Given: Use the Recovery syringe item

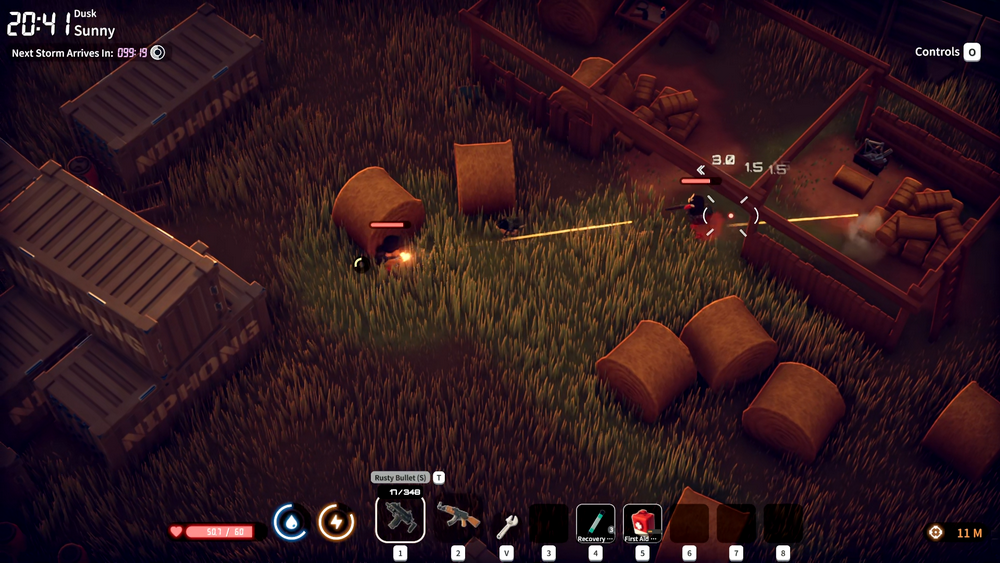Looking at the screenshot, I should point(595,523).
